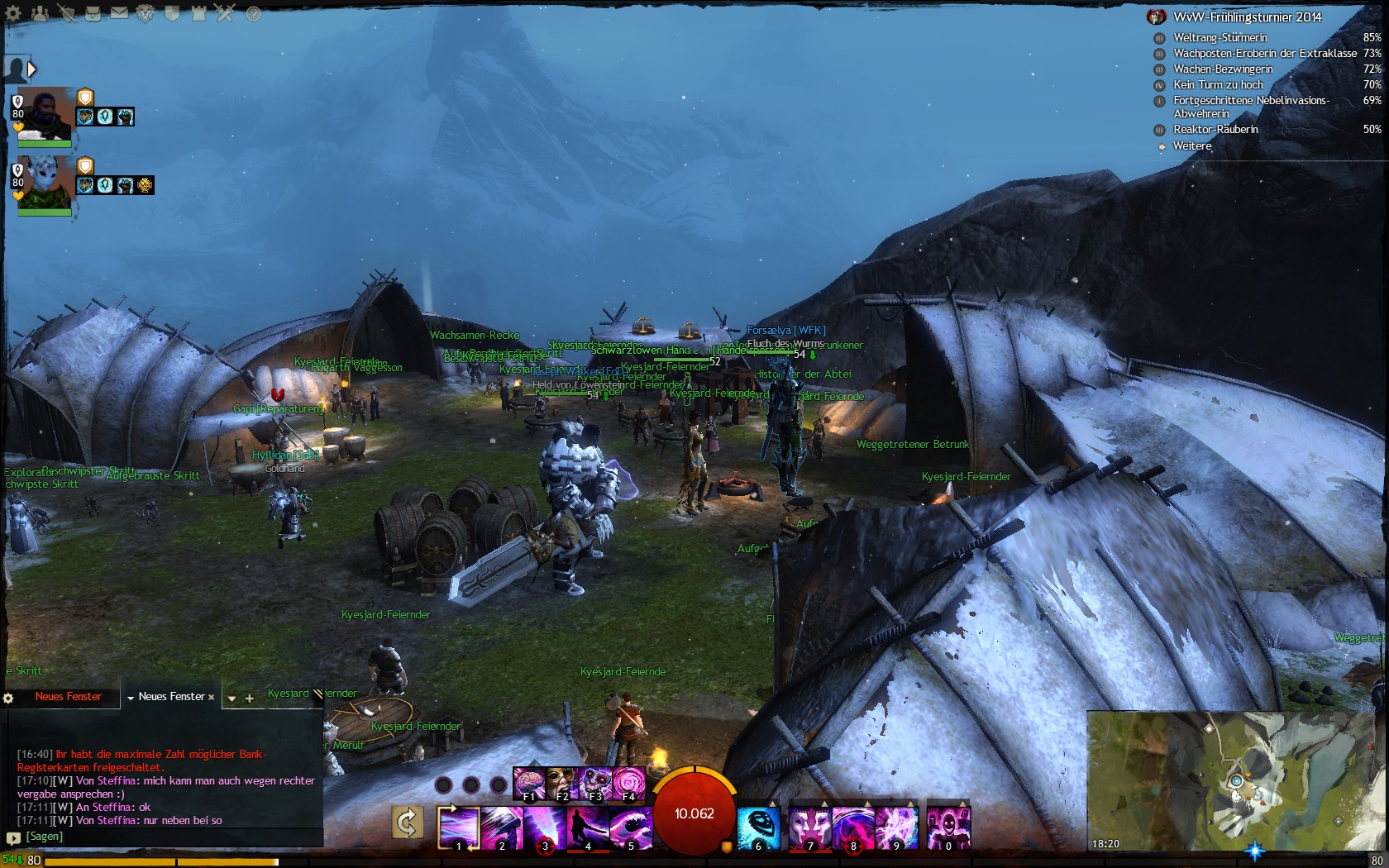
Task: Open the crossed swords PvP icon
Action: (226, 13)
